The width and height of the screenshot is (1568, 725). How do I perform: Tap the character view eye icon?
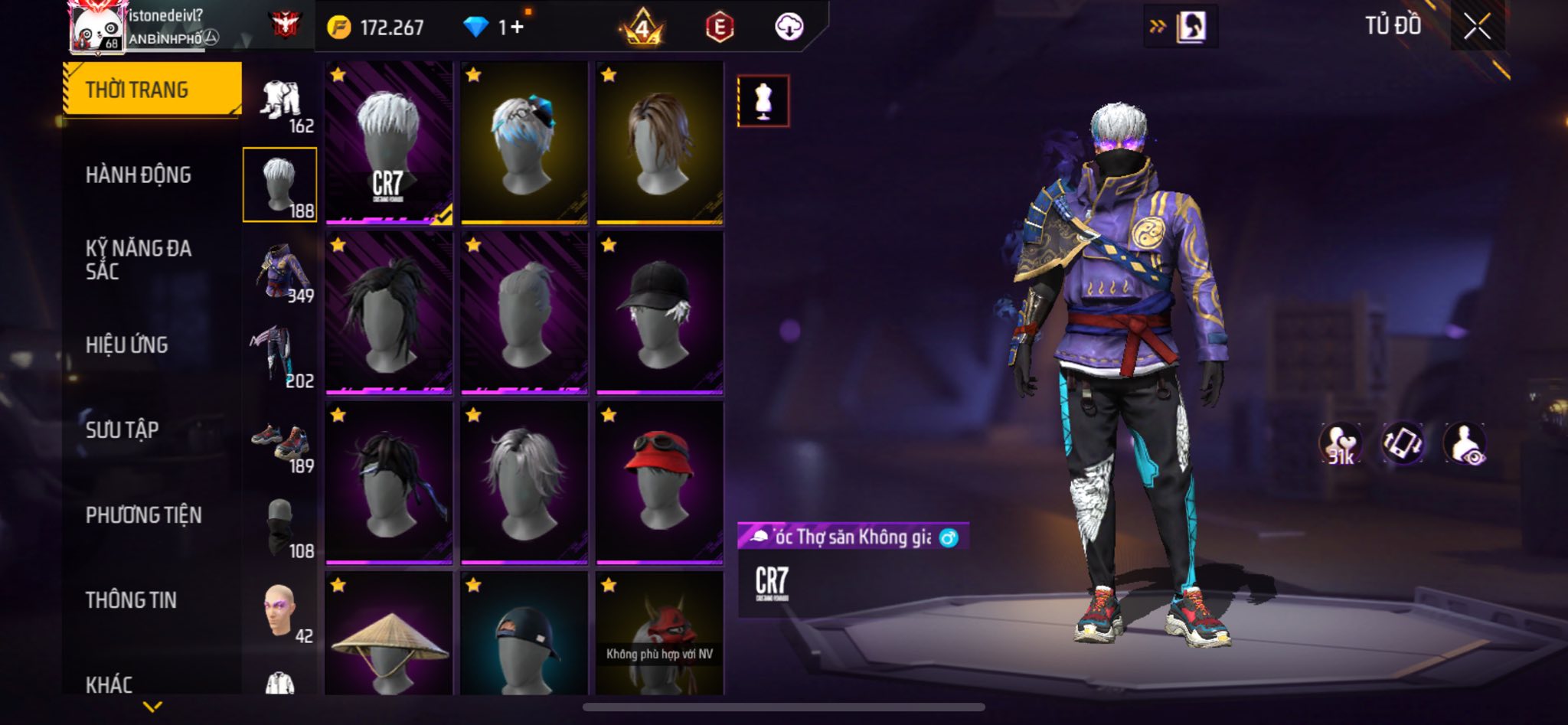[1464, 443]
